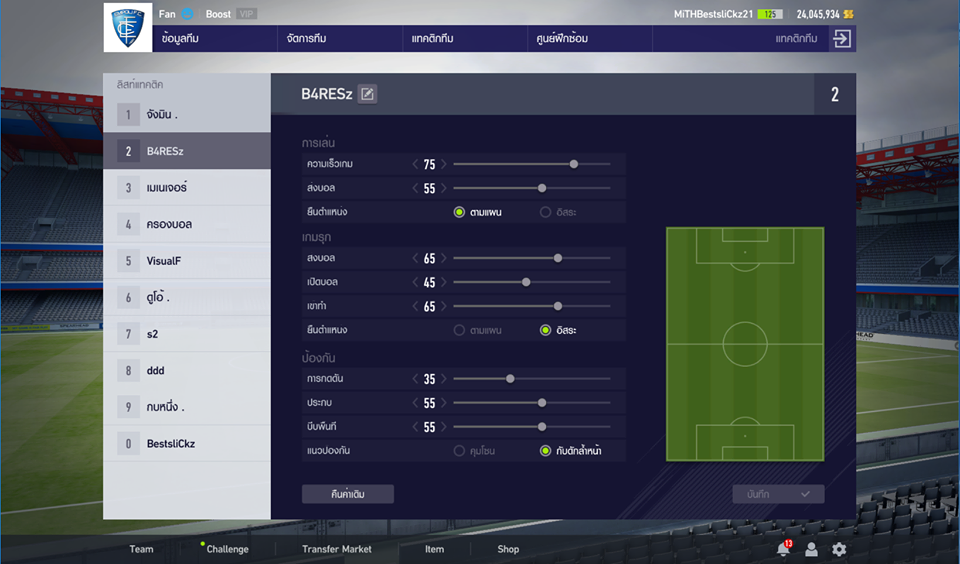Open the notifications bell

click(x=783, y=549)
